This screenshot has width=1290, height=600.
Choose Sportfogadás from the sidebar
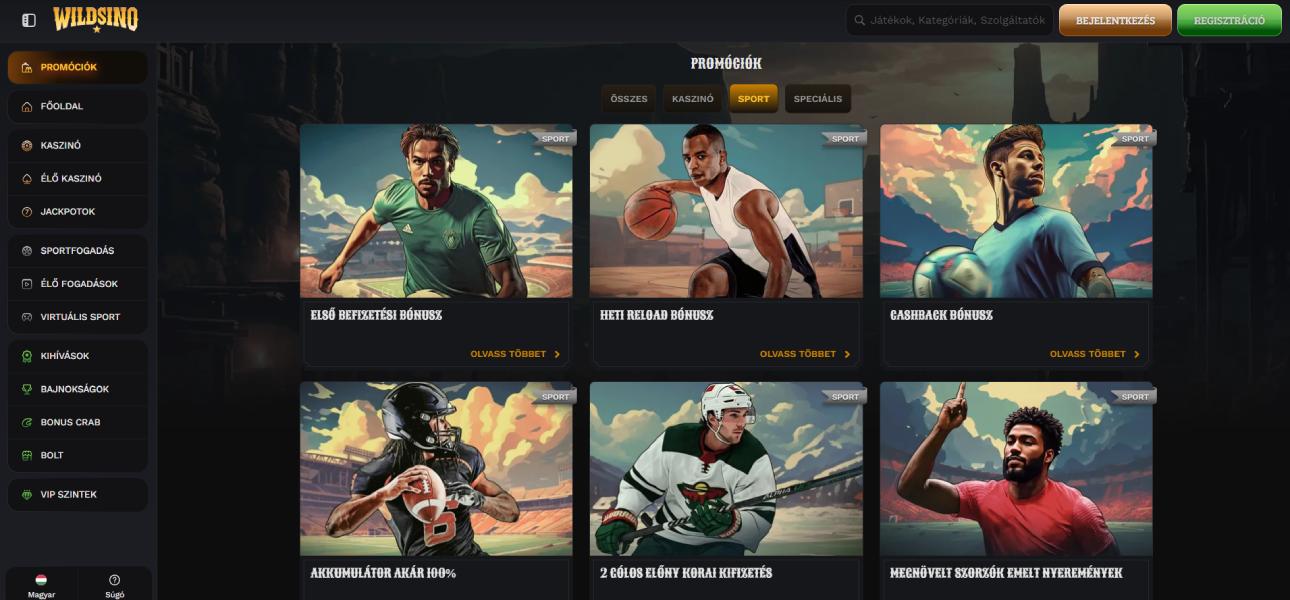coord(77,251)
